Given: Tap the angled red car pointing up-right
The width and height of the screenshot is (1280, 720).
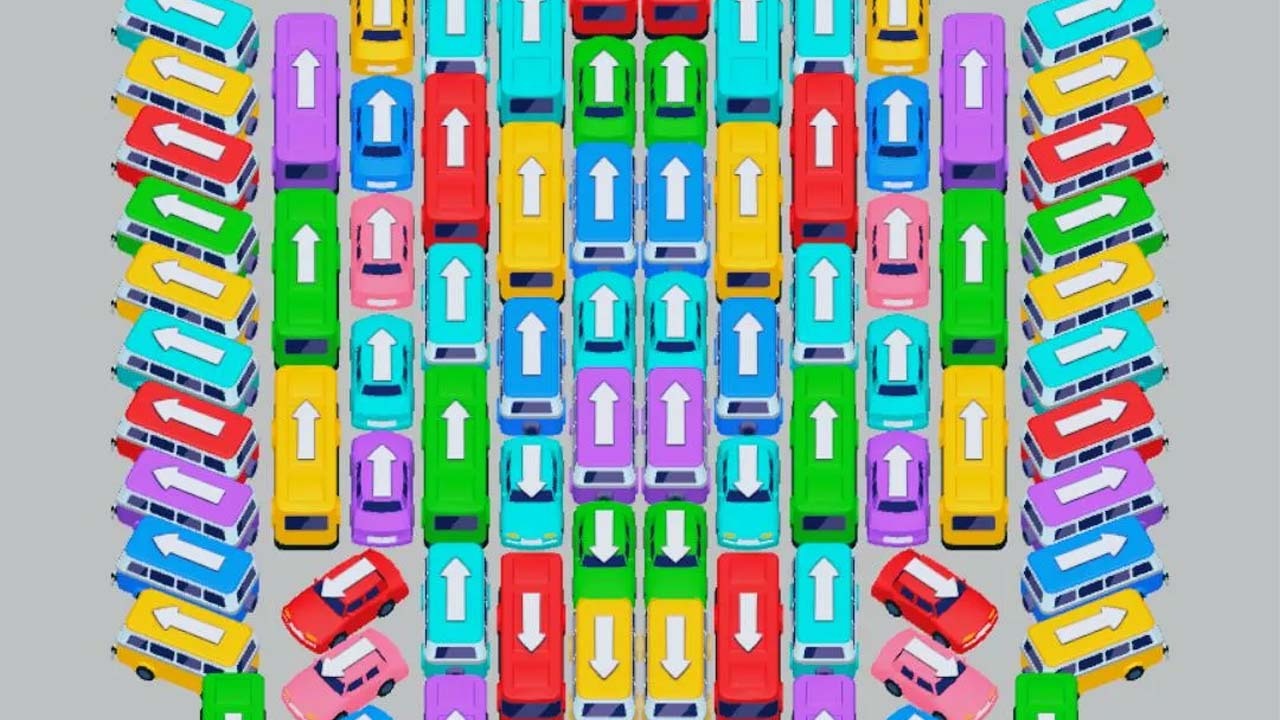Looking at the screenshot, I should tap(934, 598).
